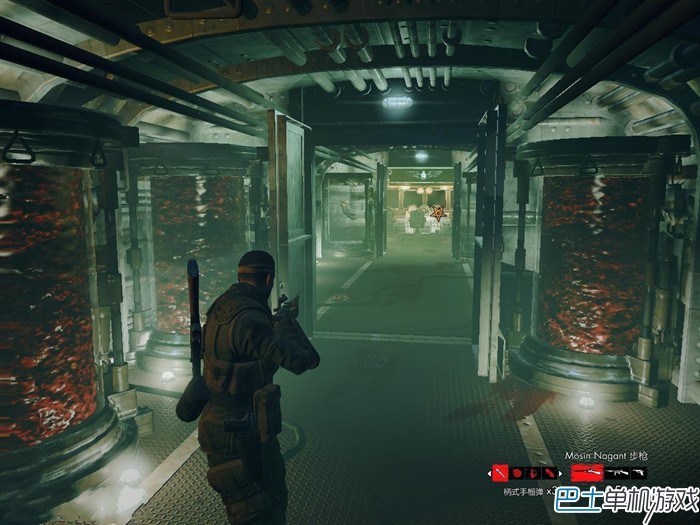Equip the pistol weapon slot

[x=637, y=472]
